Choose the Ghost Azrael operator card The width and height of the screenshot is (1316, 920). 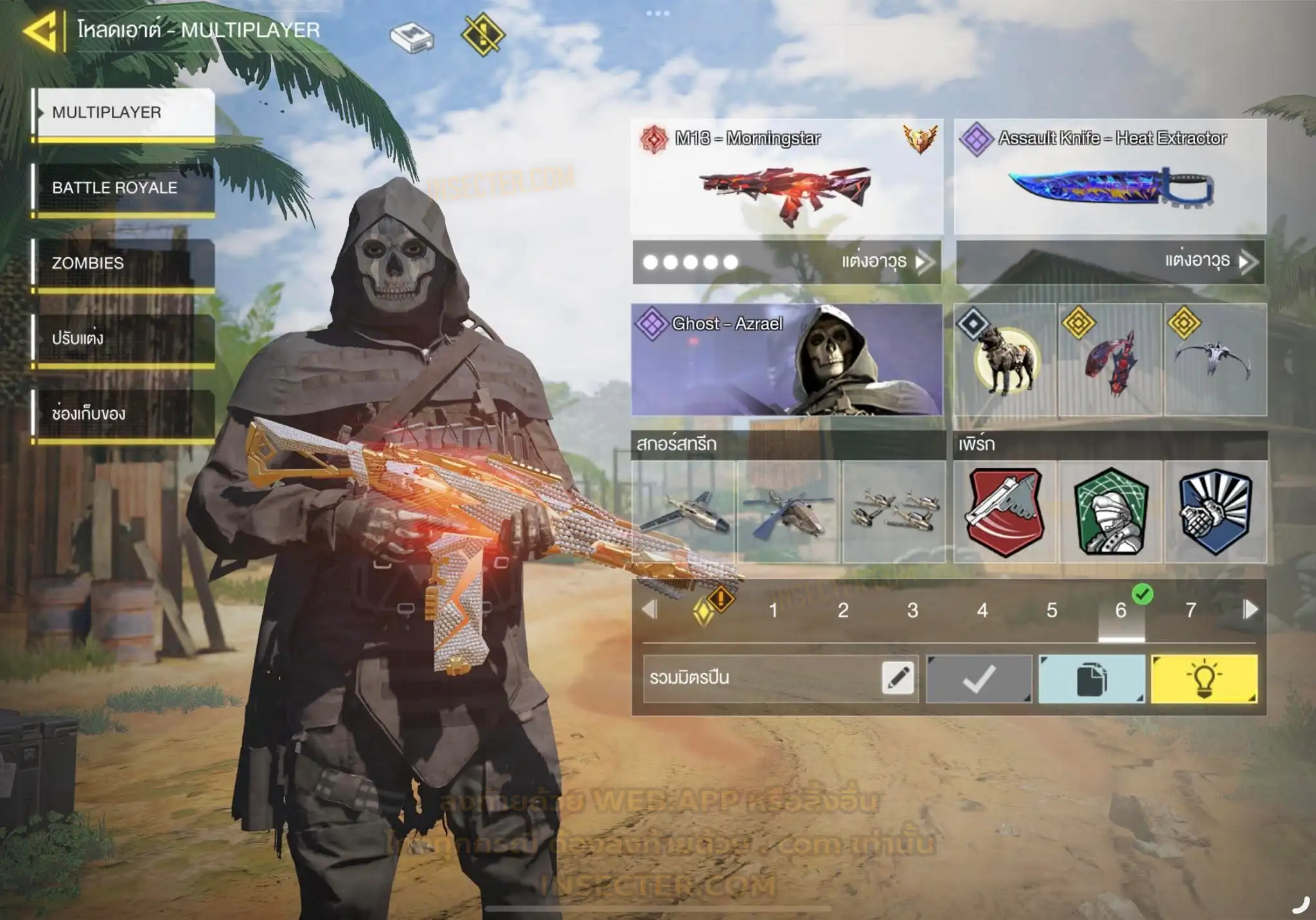(787, 359)
